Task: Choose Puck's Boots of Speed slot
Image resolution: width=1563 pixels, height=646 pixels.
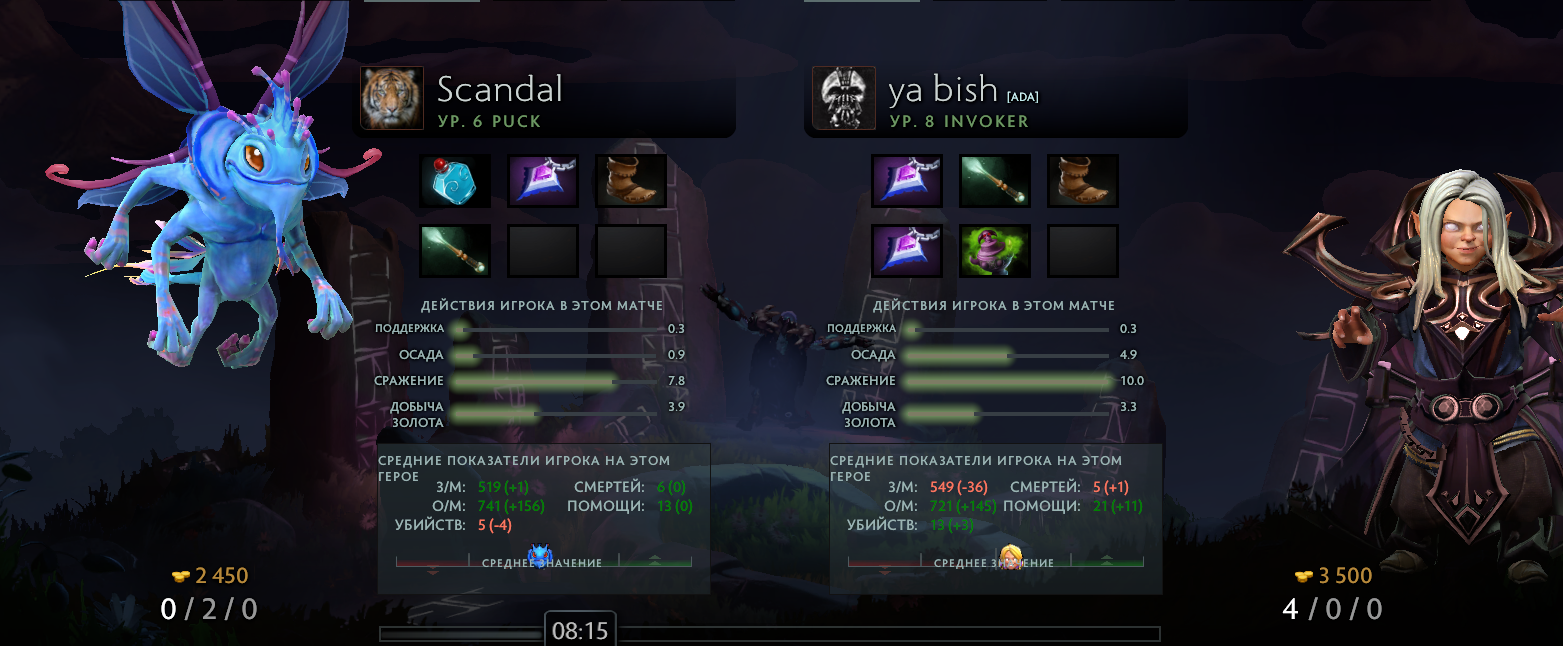Action: coord(631,181)
